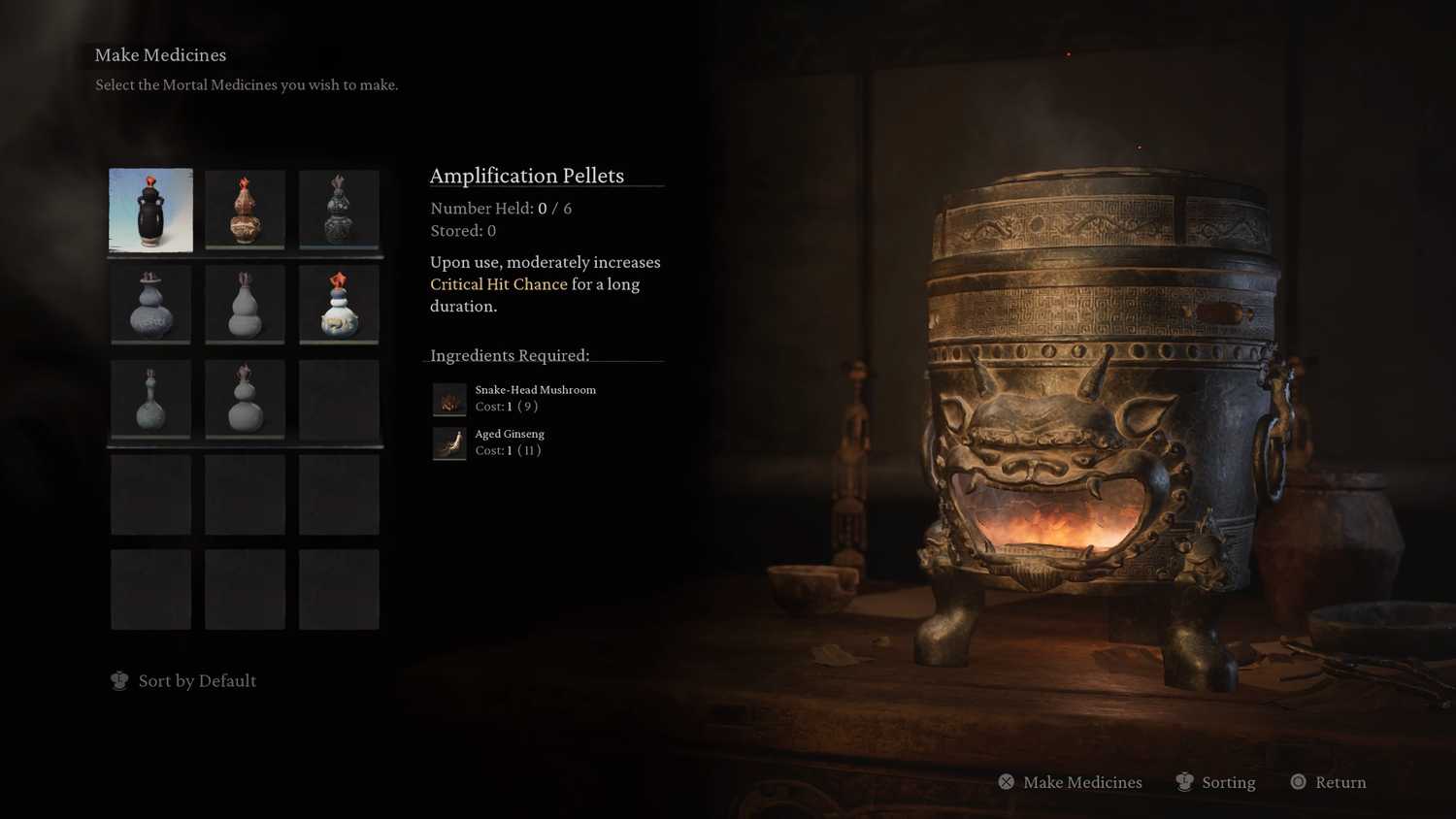The image size is (1456, 819).
Task: Select the dark black carved gourd medicine
Action: pos(339,210)
